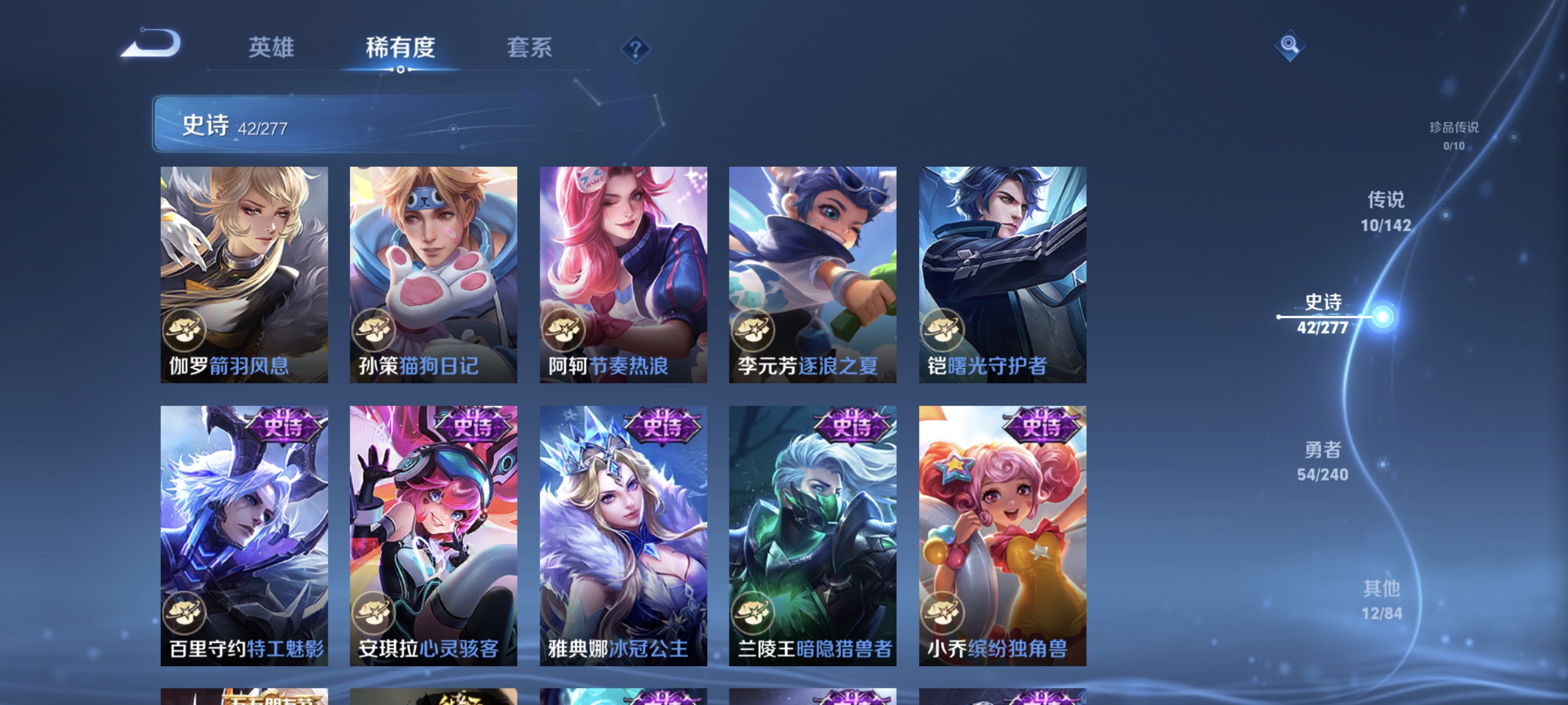Jump to the 珍品传说 rarity section
1568x705 pixels.
(x=1455, y=130)
